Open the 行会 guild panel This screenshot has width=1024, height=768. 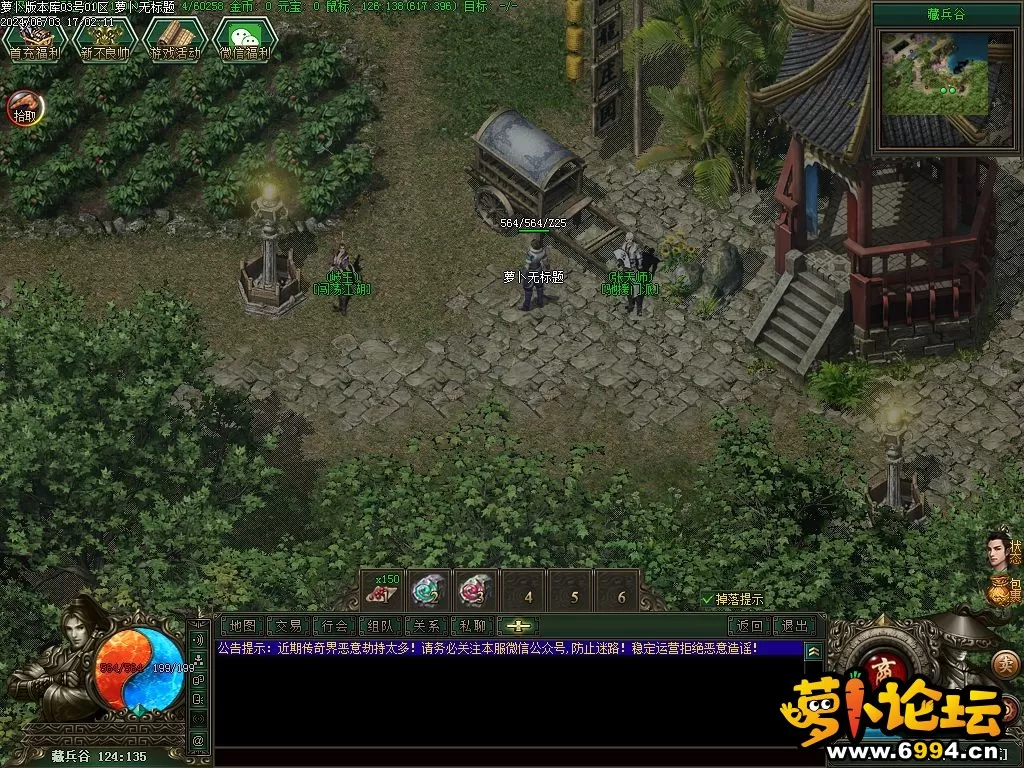[335, 626]
